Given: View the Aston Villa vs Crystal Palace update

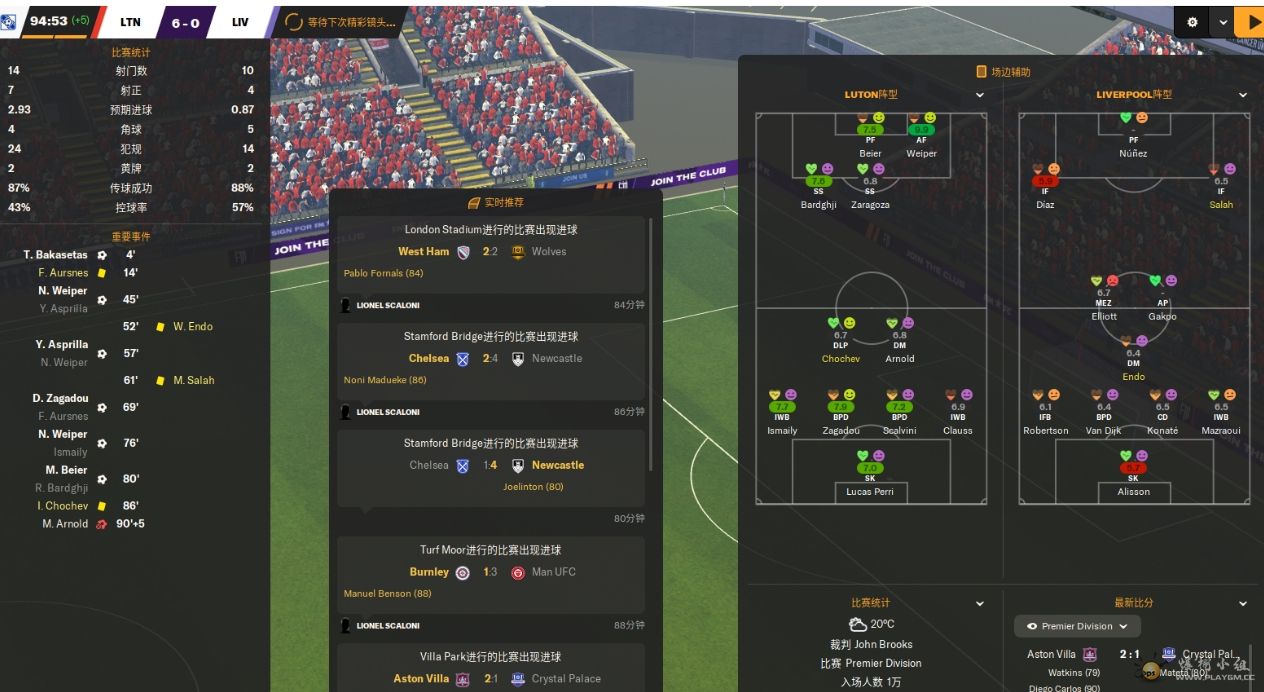Looking at the screenshot, I should tap(490, 678).
